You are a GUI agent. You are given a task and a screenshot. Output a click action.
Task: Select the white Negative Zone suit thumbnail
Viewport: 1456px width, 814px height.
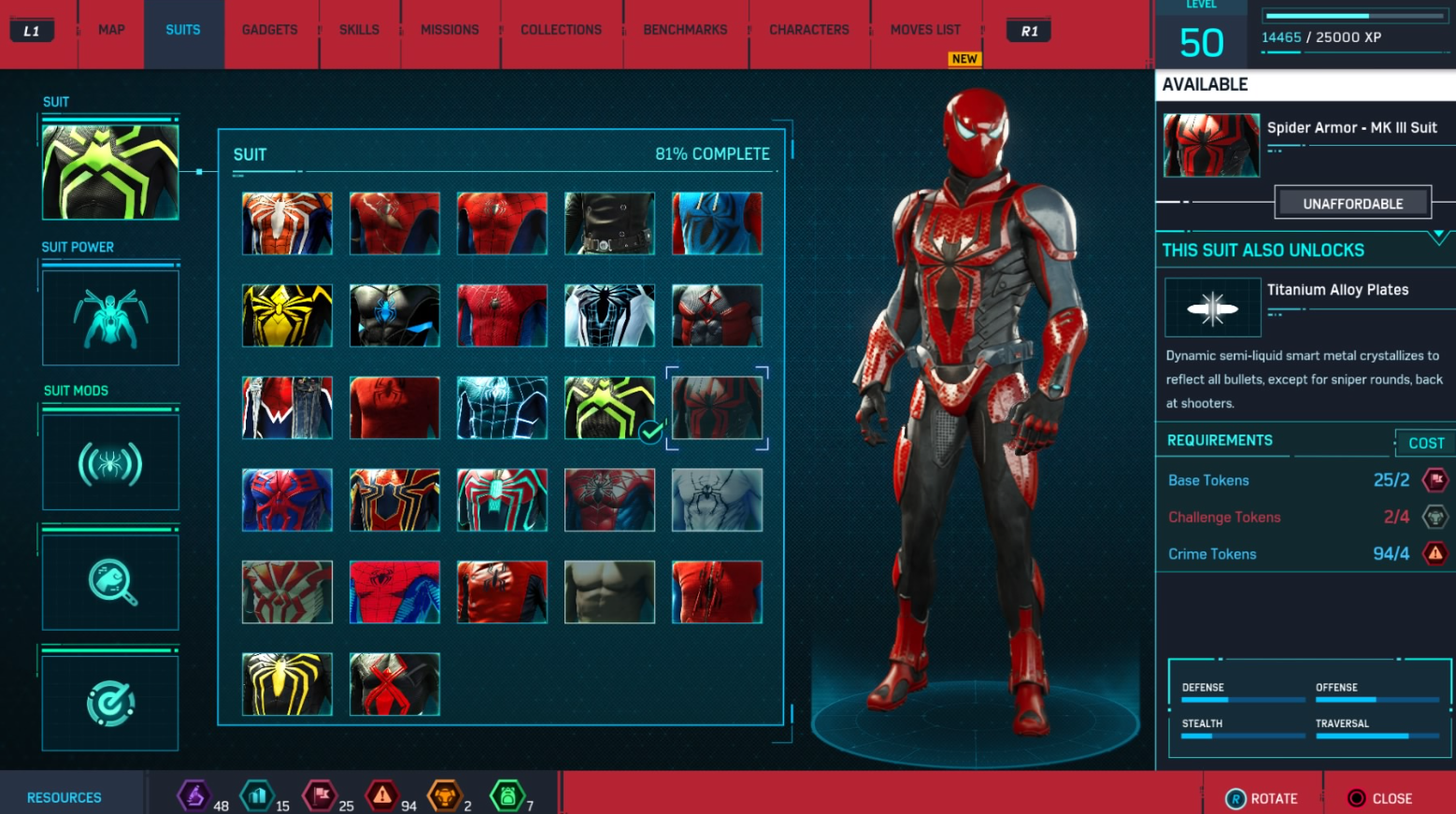609,316
